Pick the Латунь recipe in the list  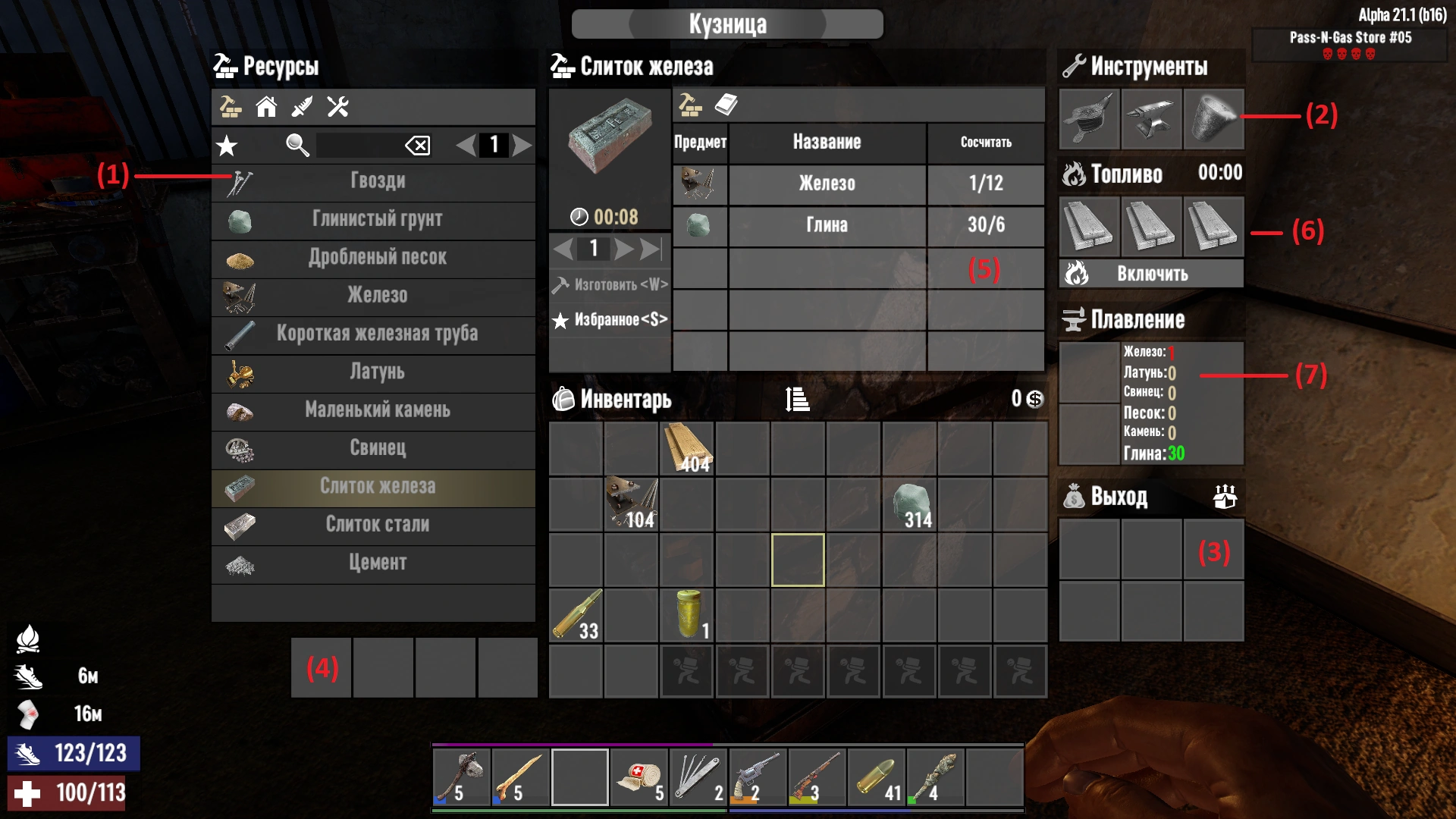tap(377, 372)
